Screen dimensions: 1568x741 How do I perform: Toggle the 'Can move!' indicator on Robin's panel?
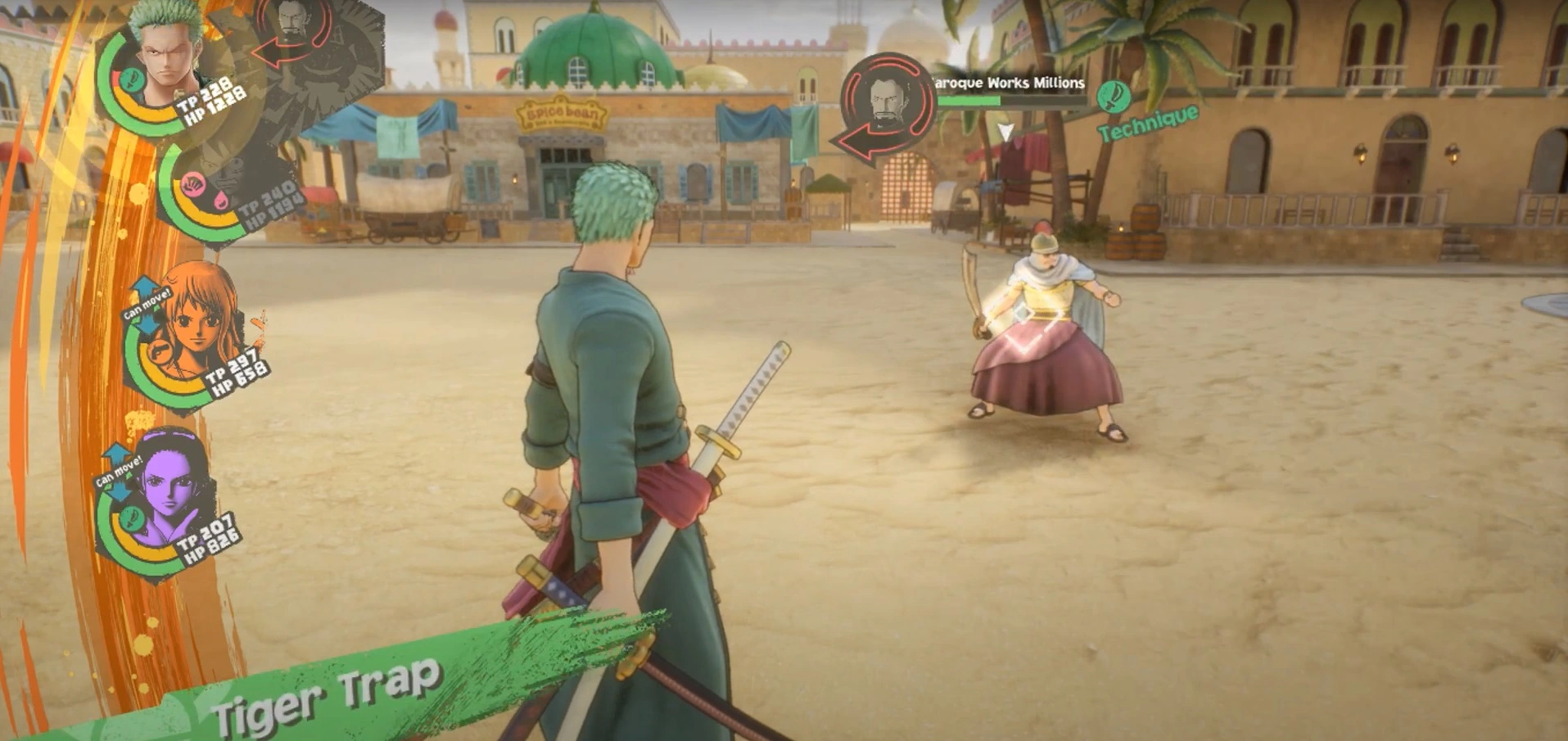pyautogui.click(x=119, y=472)
